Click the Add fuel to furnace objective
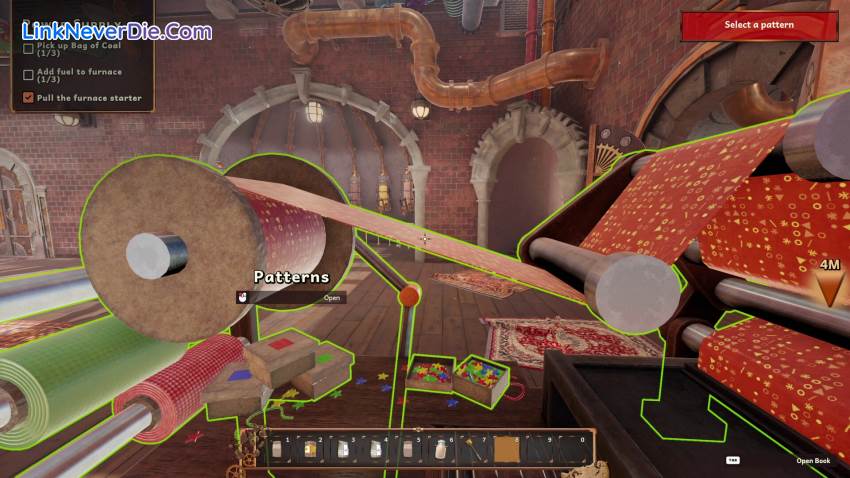The width and height of the screenshot is (850, 478). click(80, 75)
